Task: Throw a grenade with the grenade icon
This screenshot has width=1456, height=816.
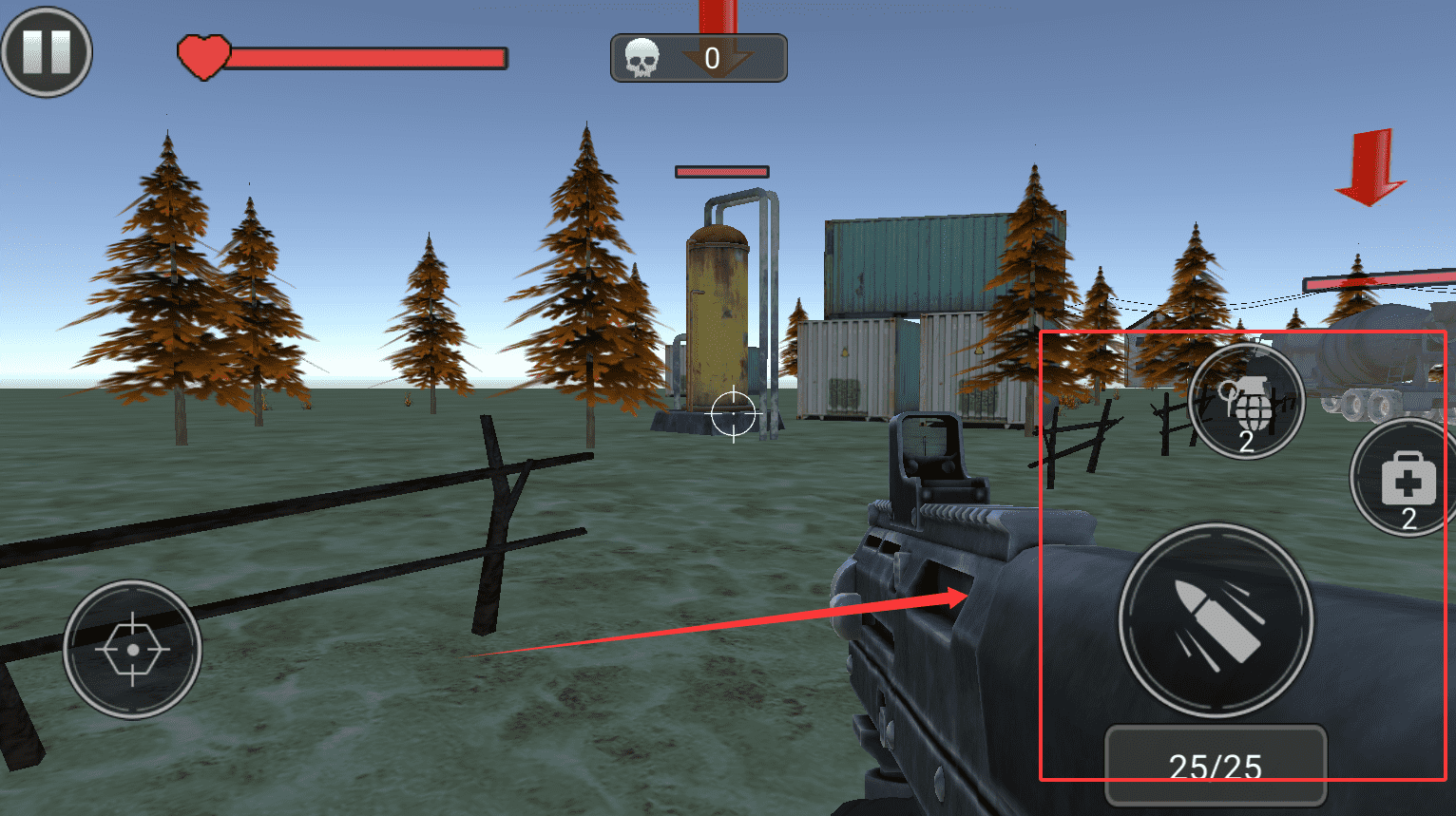Action: [x=1246, y=403]
